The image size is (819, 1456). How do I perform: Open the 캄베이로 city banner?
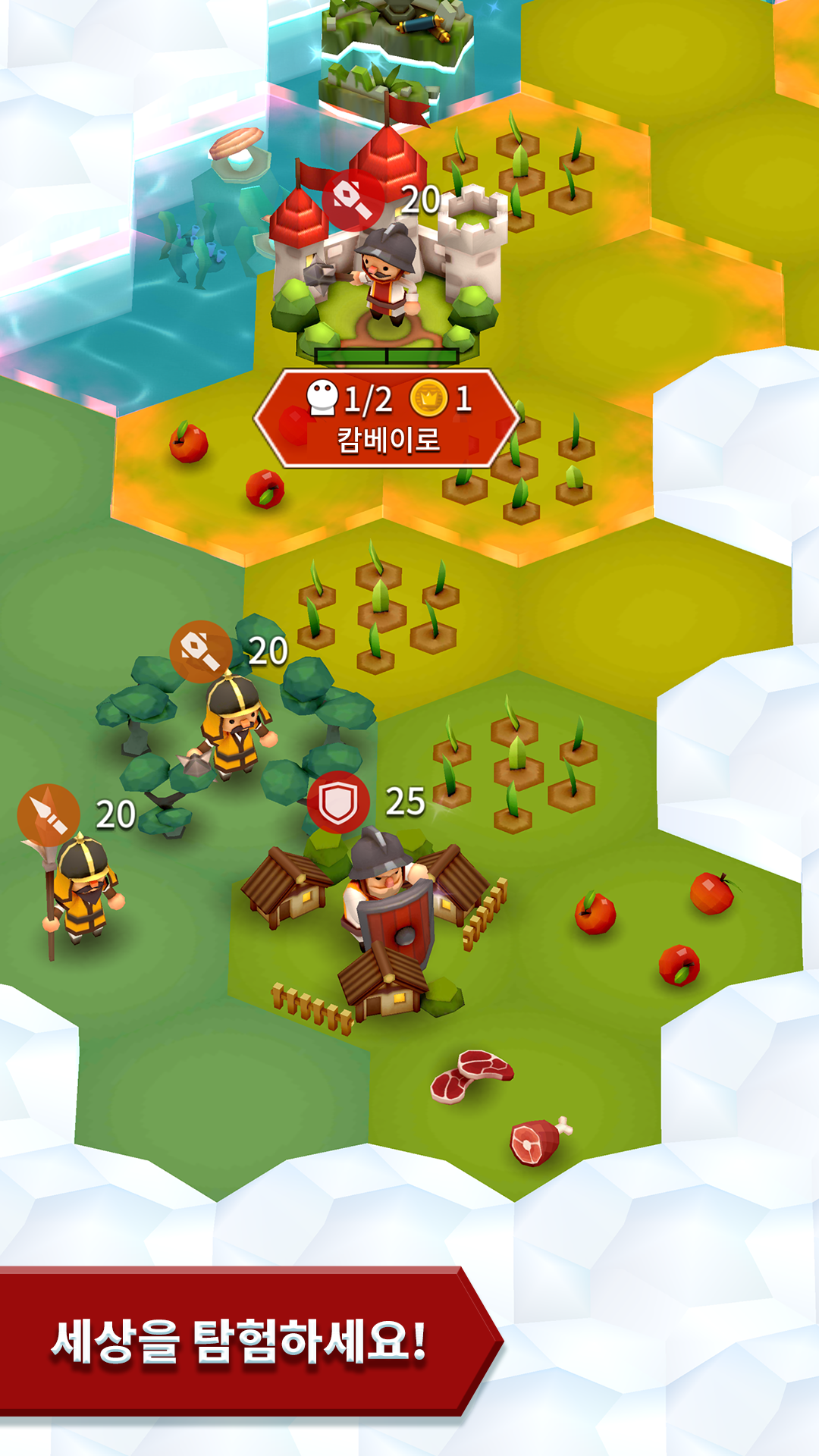(387, 419)
